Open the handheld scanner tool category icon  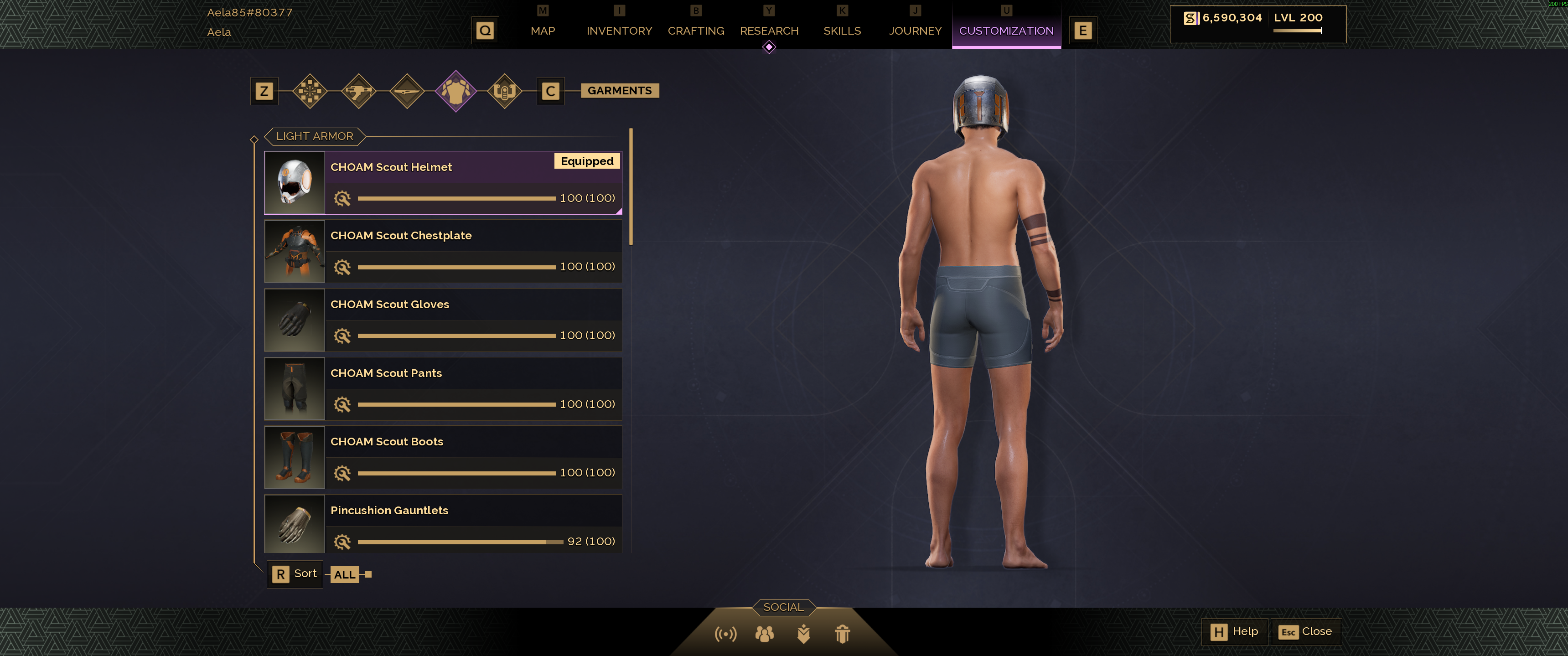coord(504,91)
